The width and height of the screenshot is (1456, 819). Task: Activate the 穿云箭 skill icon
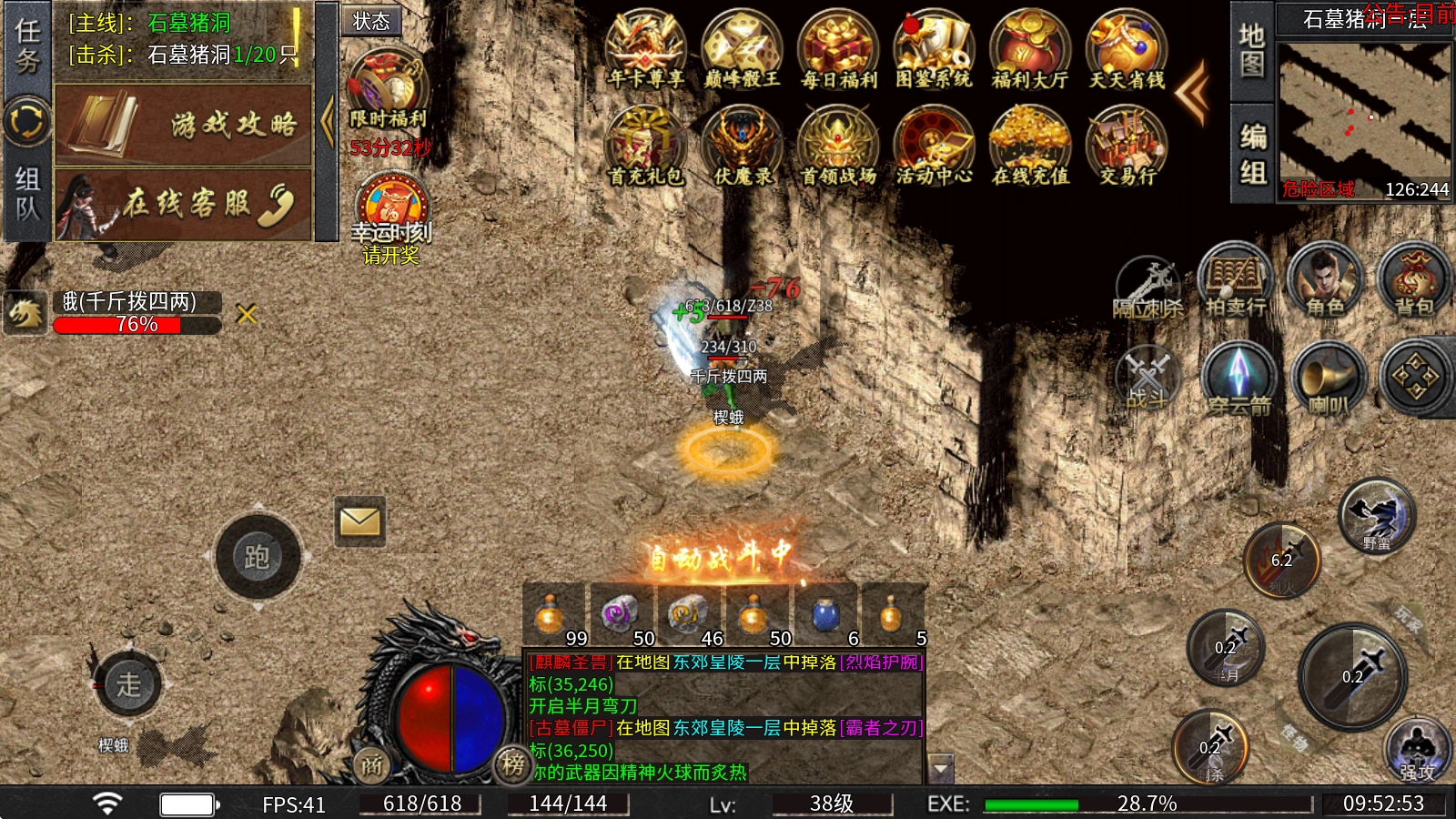coord(1238,379)
